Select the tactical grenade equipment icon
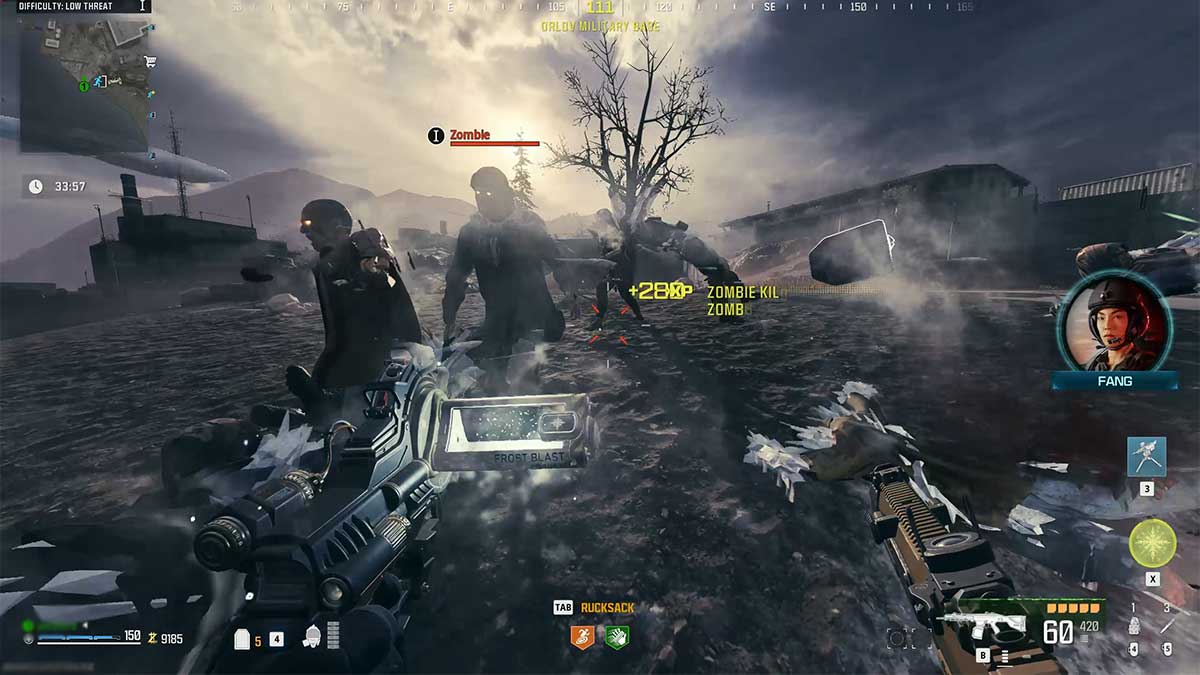This screenshot has height=675, width=1200. pos(1133,627)
